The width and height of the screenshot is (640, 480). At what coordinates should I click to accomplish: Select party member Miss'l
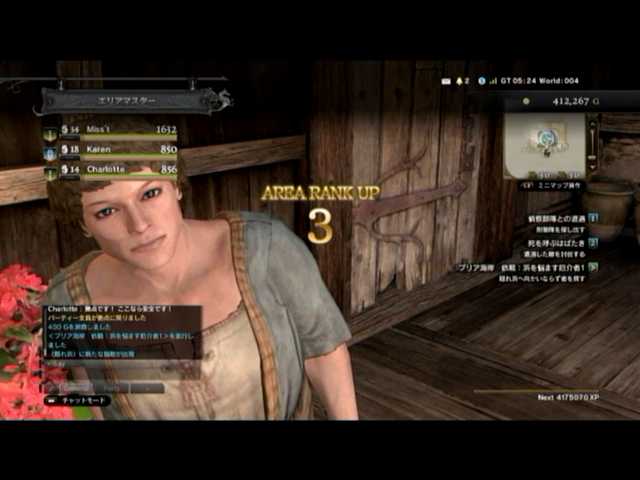coord(110,130)
